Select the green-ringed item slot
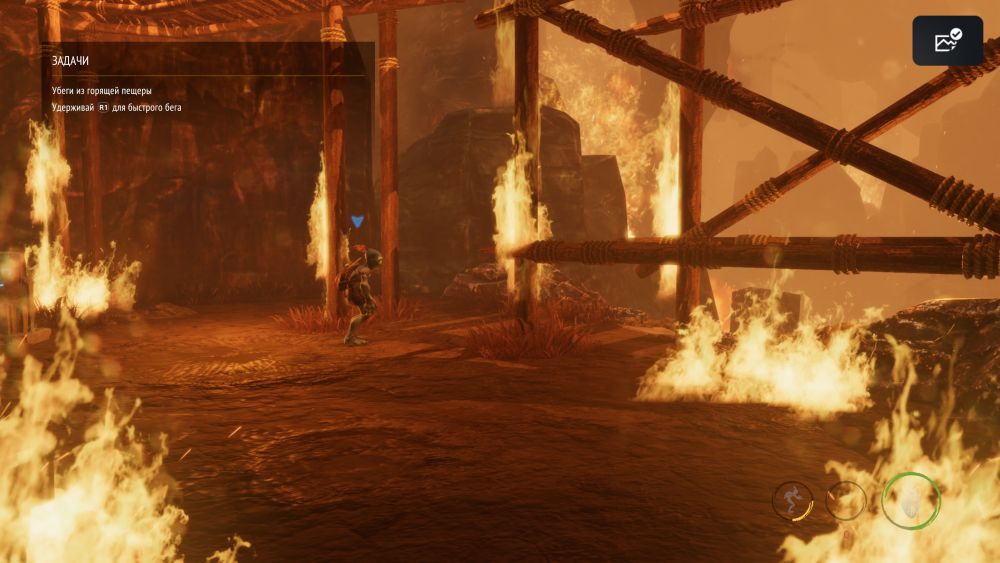Viewport: 1000px width, 563px height. [911, 500]
